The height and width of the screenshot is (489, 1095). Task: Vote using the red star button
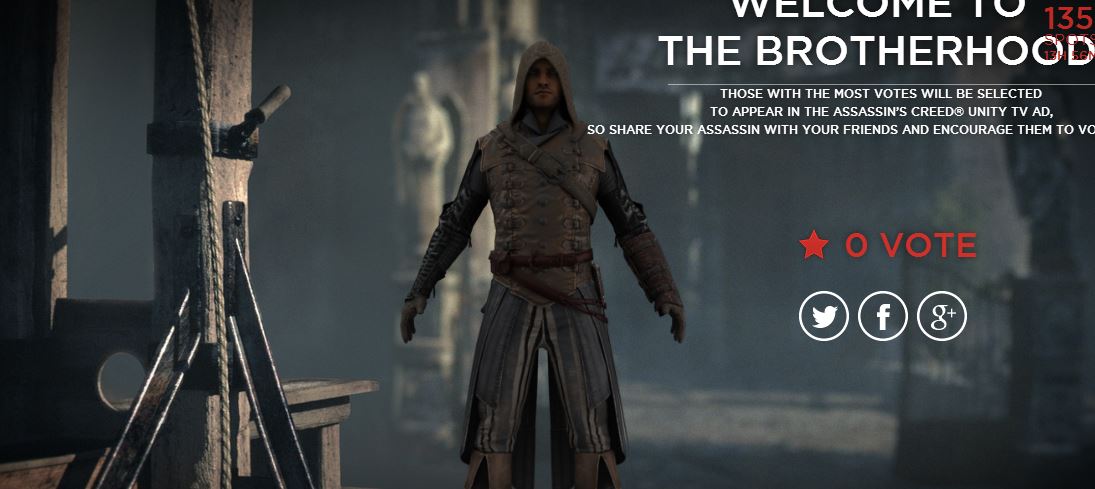coord(814,245)
